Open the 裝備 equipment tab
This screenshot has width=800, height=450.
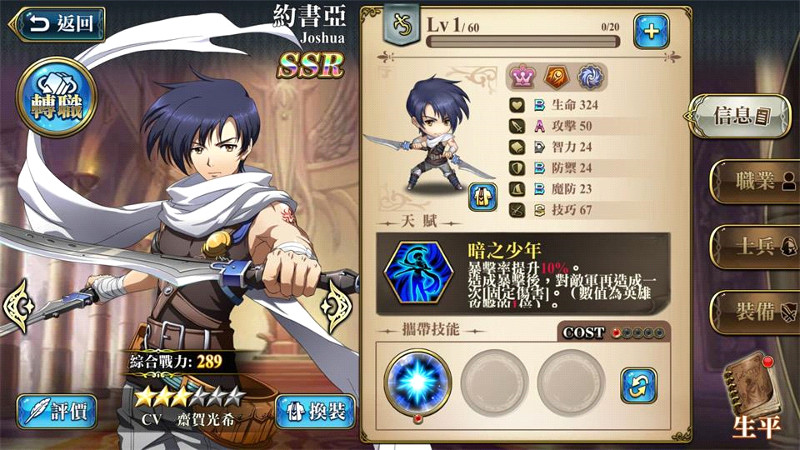pos(754,311)
